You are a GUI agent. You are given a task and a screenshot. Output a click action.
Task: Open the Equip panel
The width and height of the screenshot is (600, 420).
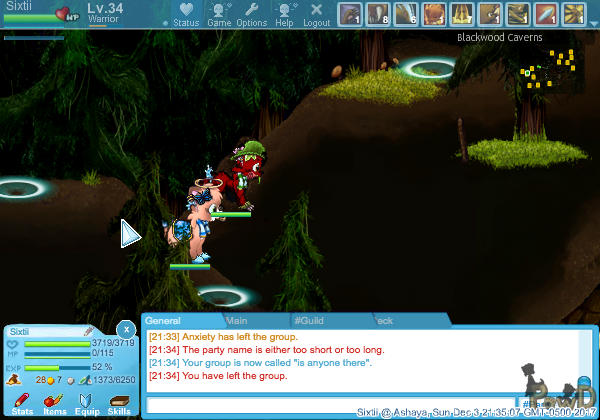(x=87, y=403)
